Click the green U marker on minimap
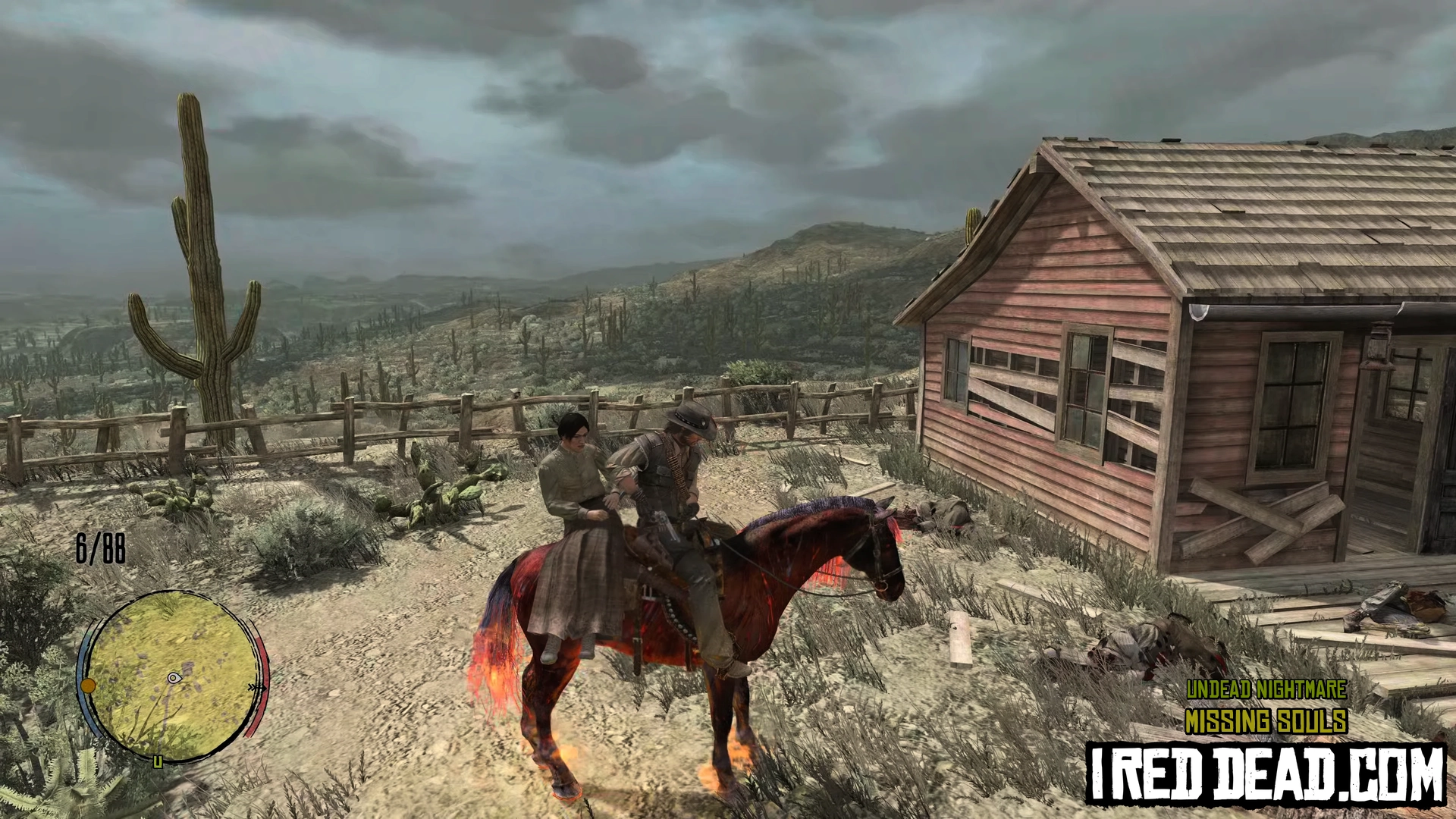 click(x=158, y=761)
